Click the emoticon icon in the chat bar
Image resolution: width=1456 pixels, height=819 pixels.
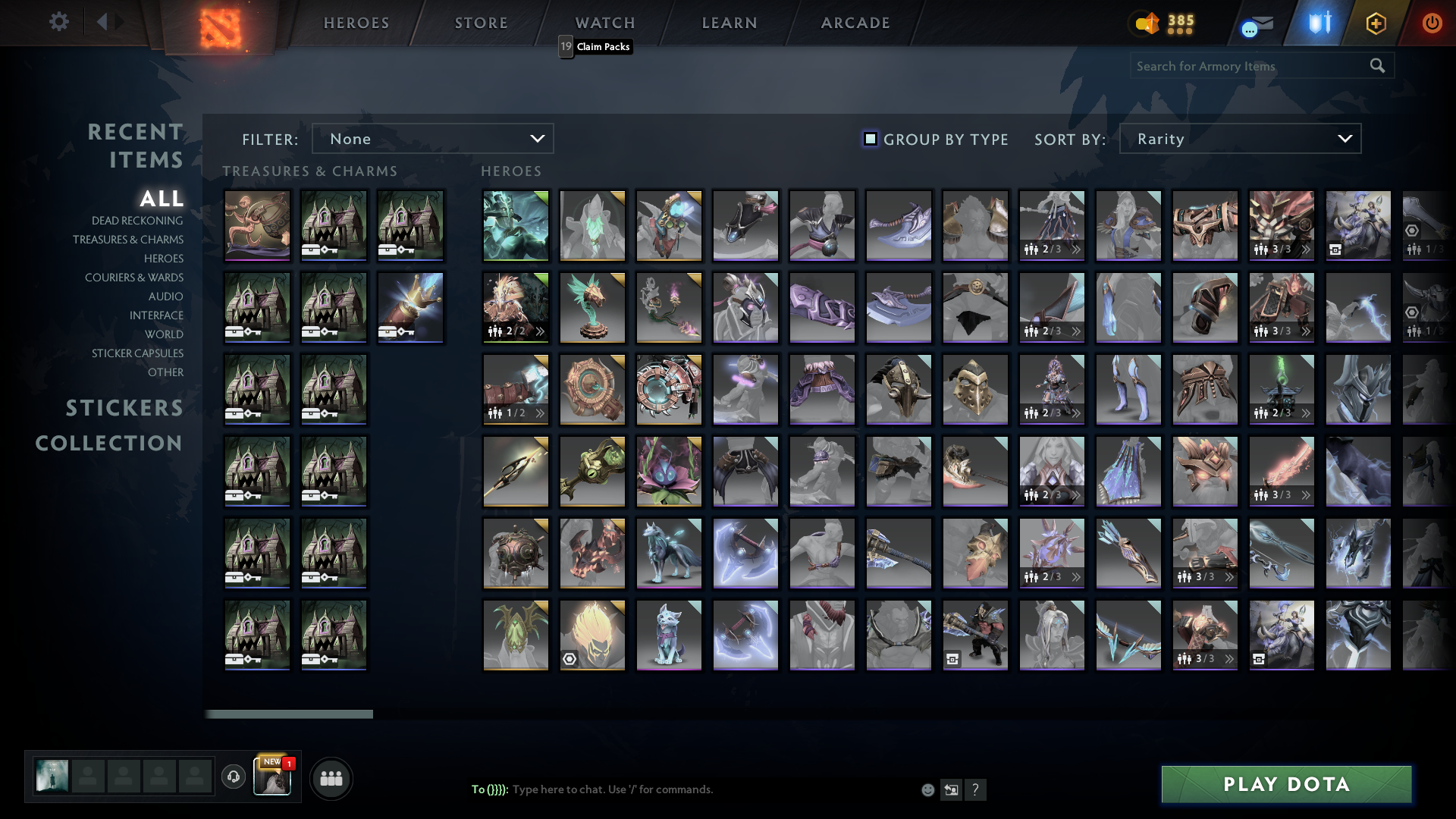coord(927,789)
